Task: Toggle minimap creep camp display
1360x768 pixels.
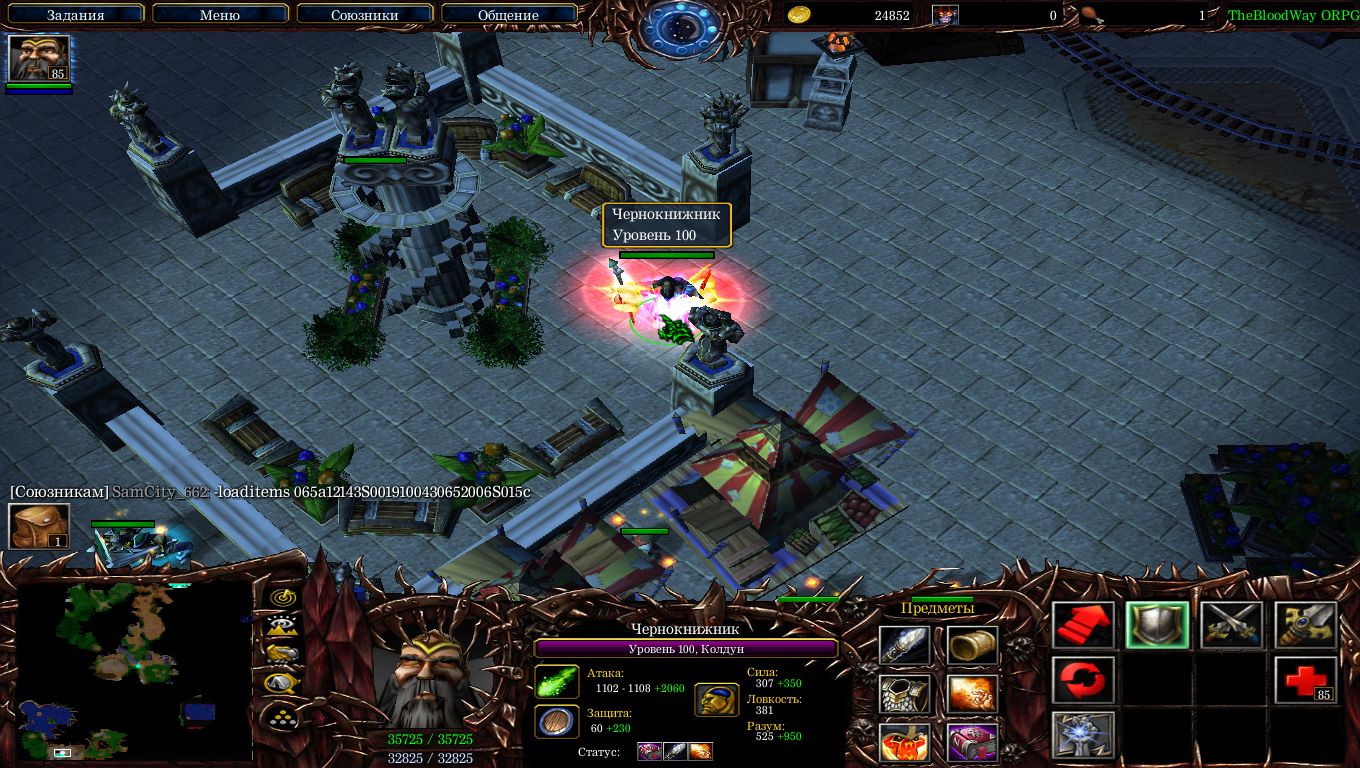Action: pos(284,682)
